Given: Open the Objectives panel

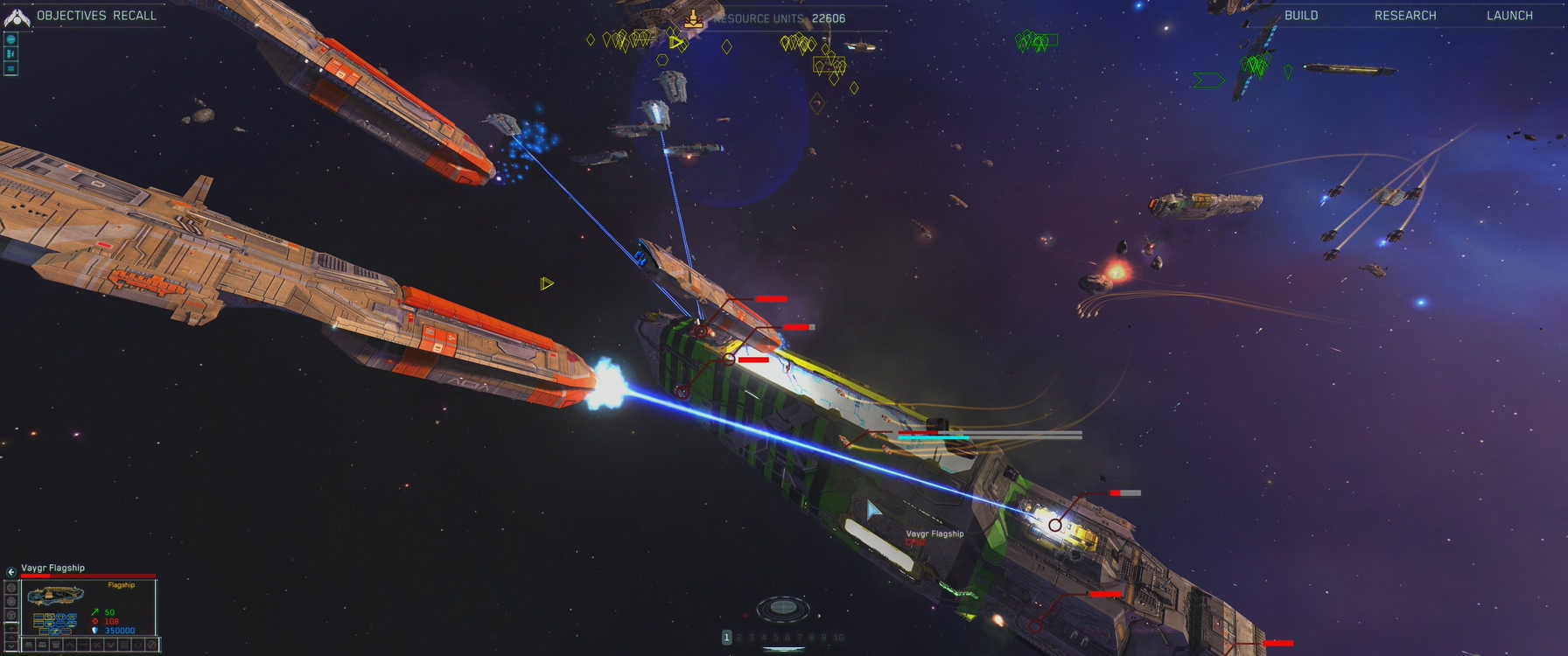Looking at the screenshot, I should 72,16.
